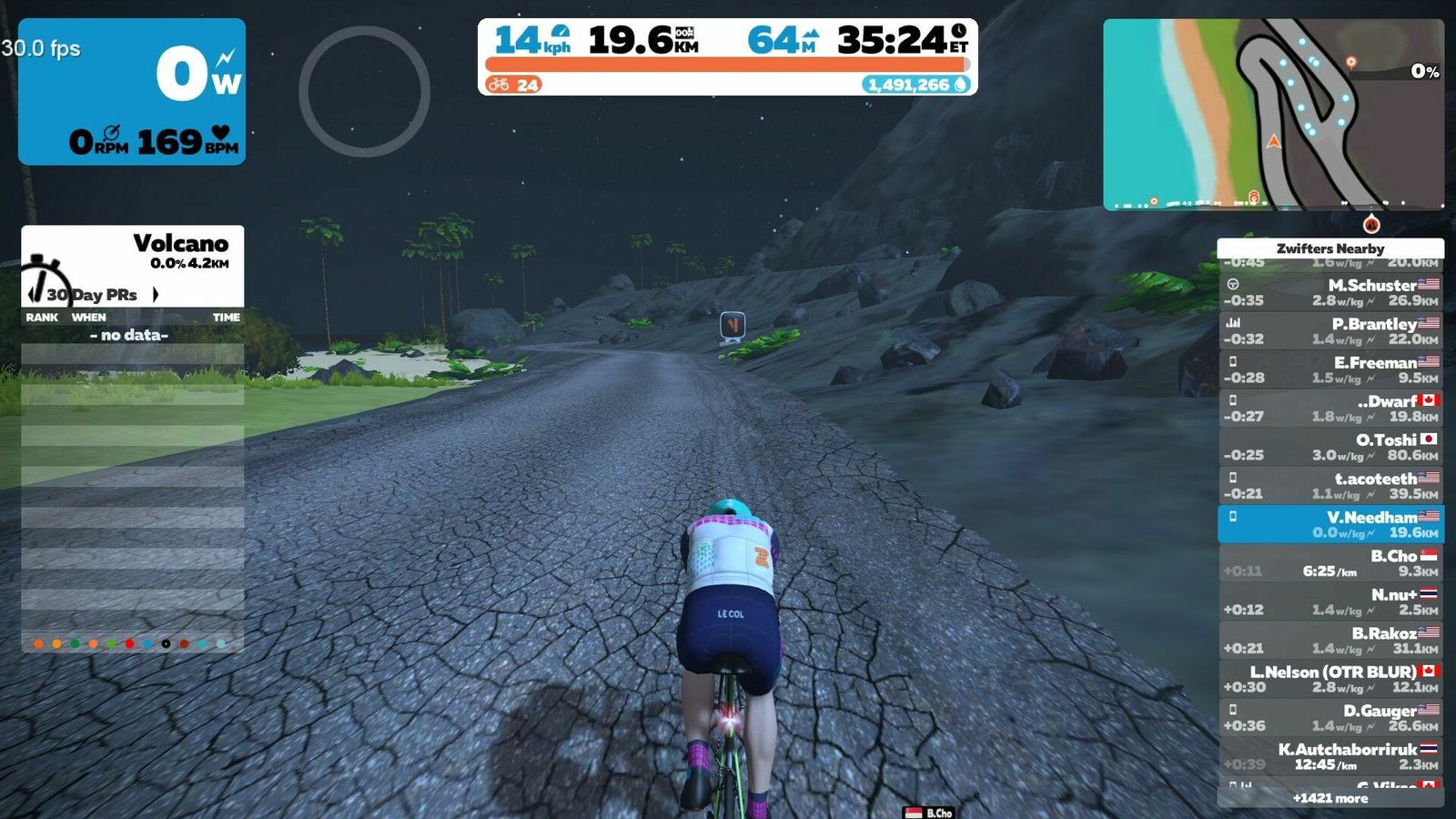The height and width of the screenshot is (819, 1456).
Task: Select M.Schuster in Zwifters Nearby list
Action: coord(1330,292)
